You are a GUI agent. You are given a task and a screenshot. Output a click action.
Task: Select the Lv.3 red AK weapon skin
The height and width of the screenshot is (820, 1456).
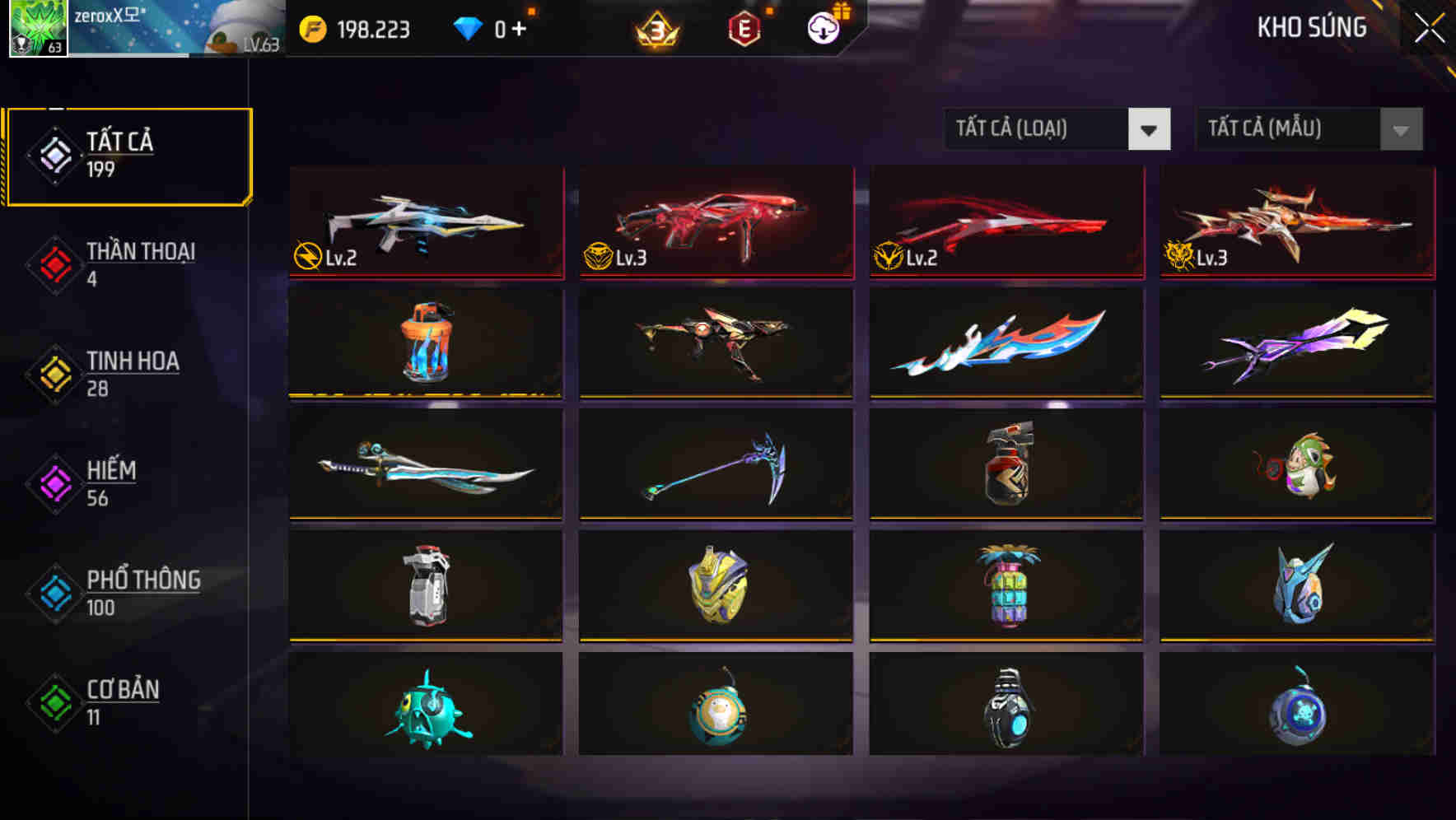(715, 222)
